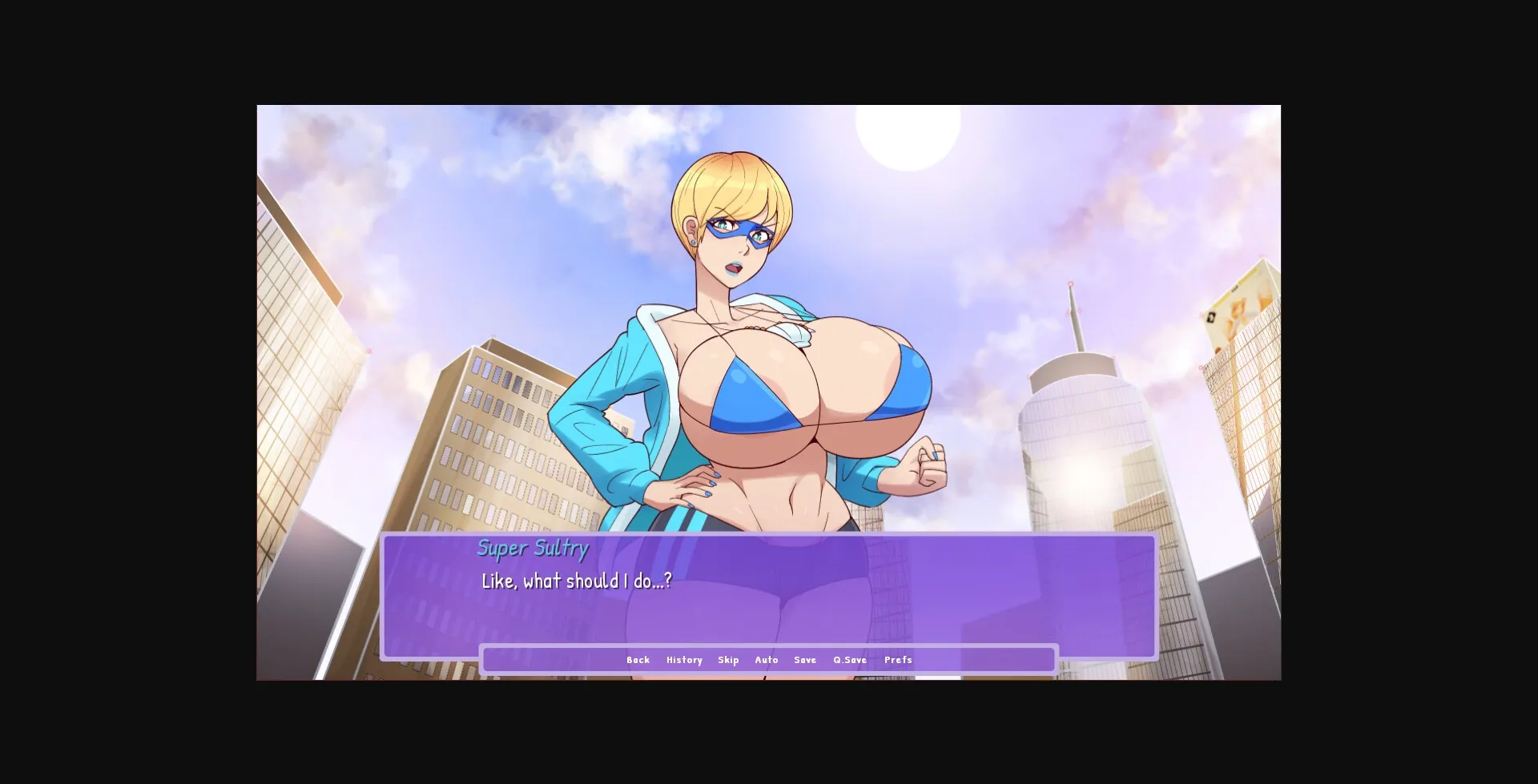The width and height of the screenshot is (1538, 784).
Task: Open the Prefs settings screen
Action: click(898, 659)
